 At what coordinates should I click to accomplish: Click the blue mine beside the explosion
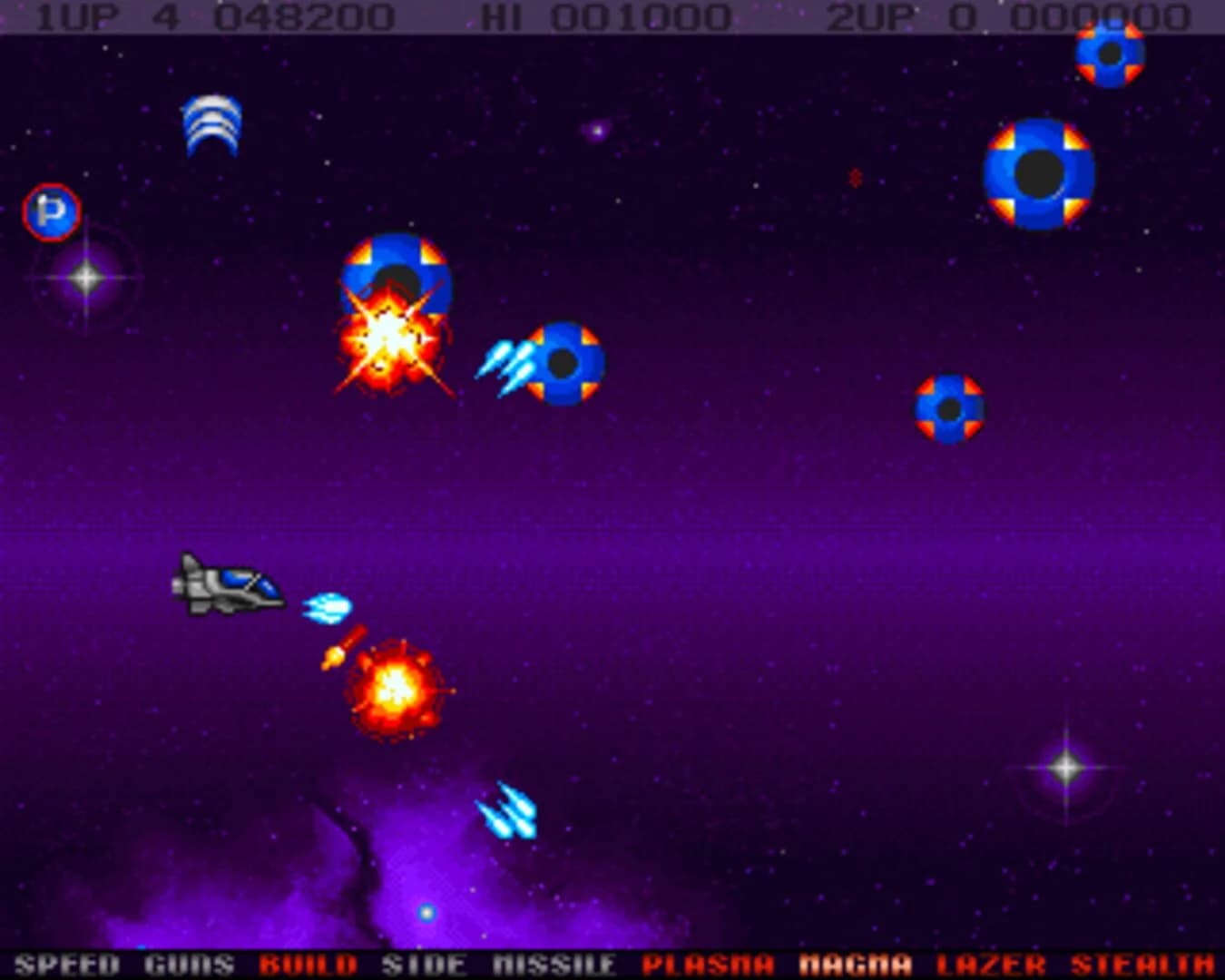click(x=563, y=361)
